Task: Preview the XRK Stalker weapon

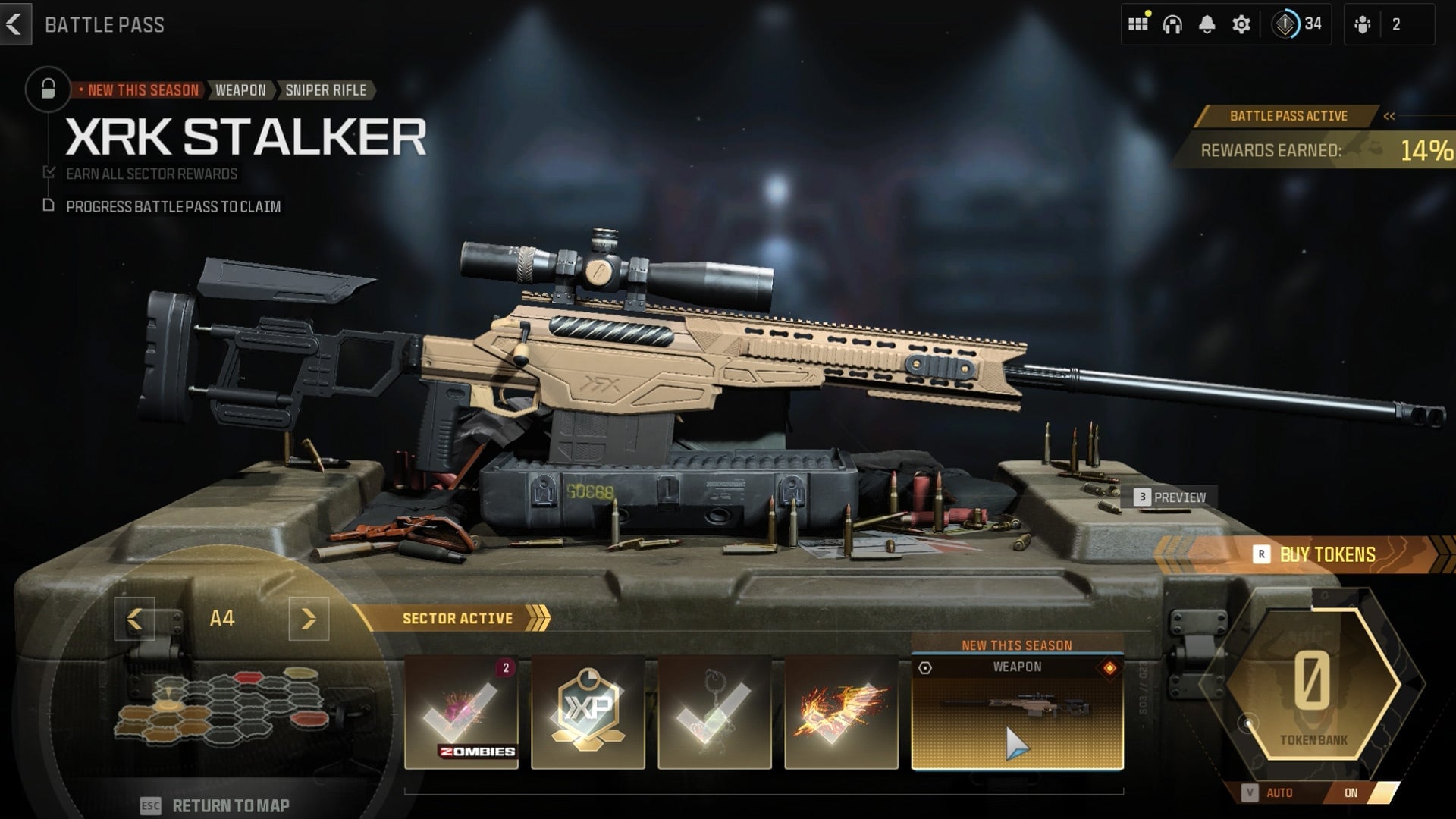Action: pyautogui.click(x=1172, y=497)
